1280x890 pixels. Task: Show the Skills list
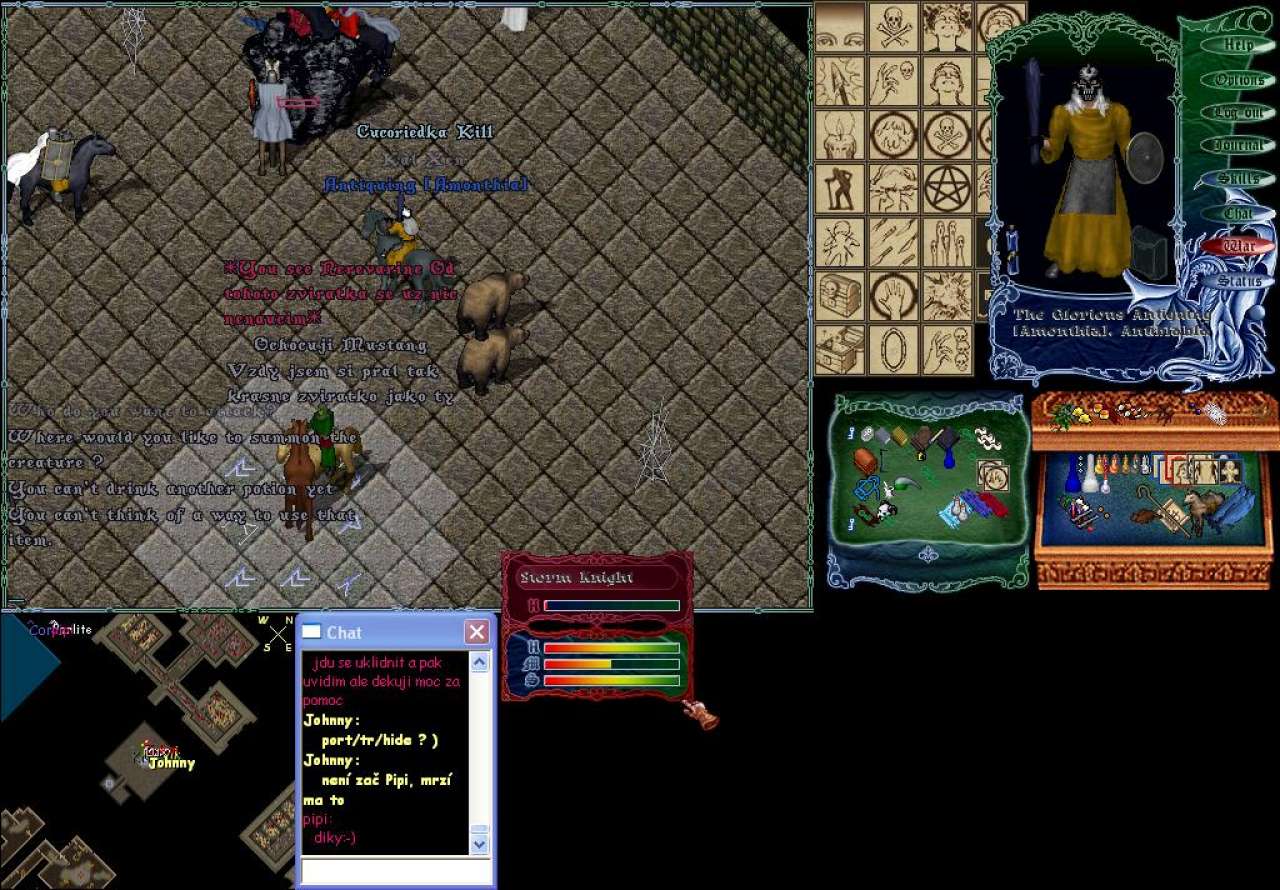coord(1239,179)
